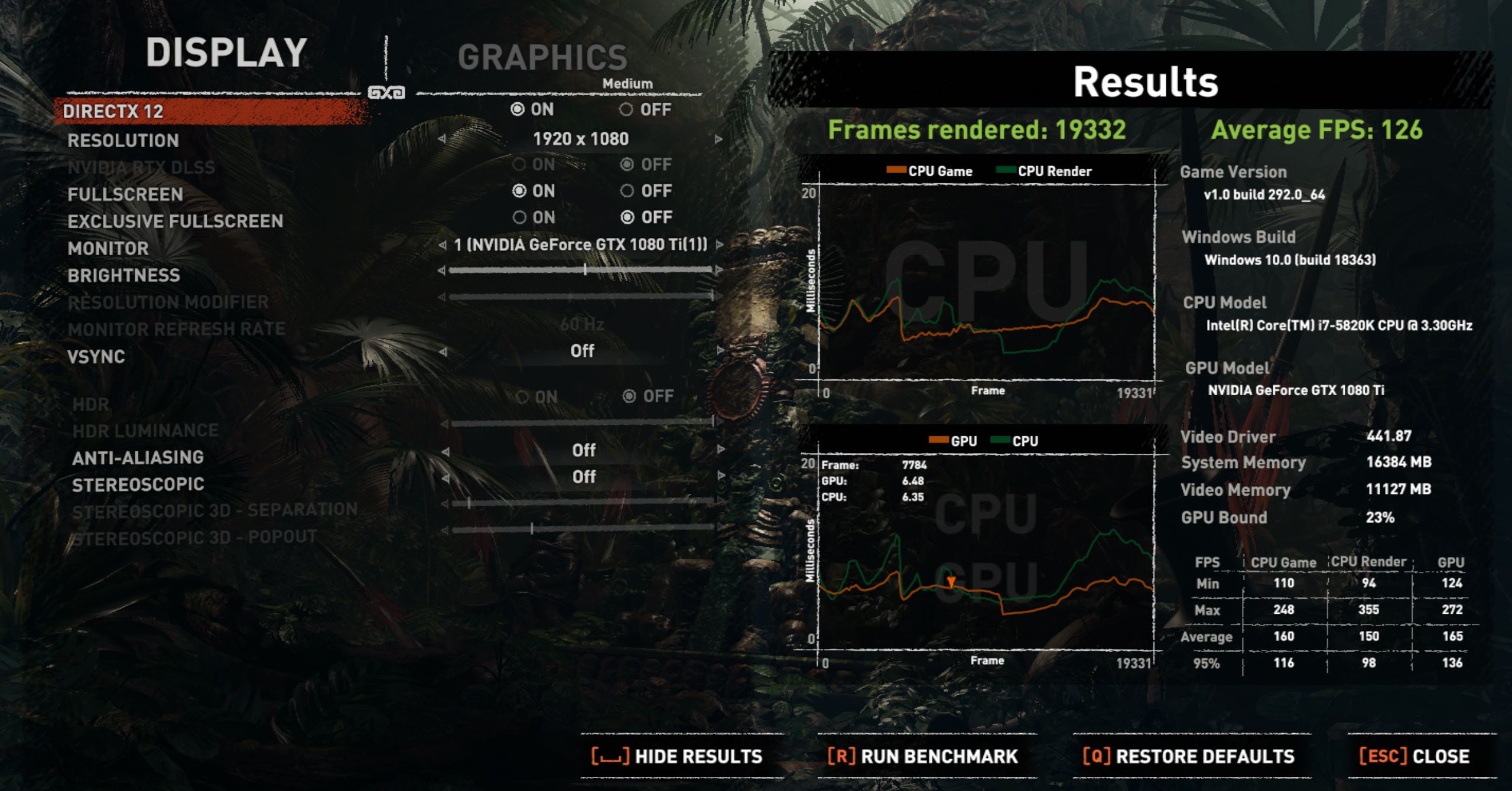Cycle Stereoscopic mode with the left arrow
Screen dimensions: 1512x791
446,477
